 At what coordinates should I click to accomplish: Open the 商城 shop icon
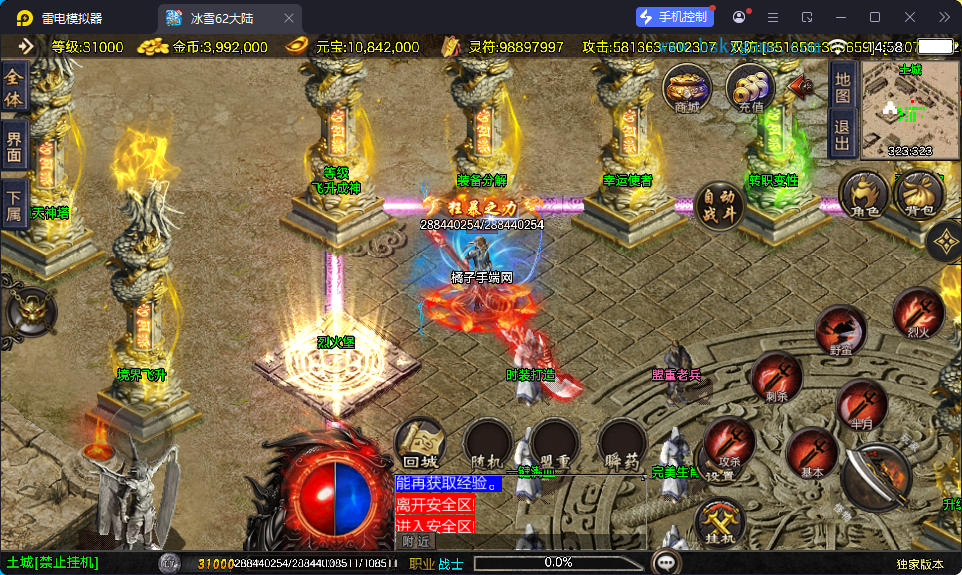tap(687, 88)
